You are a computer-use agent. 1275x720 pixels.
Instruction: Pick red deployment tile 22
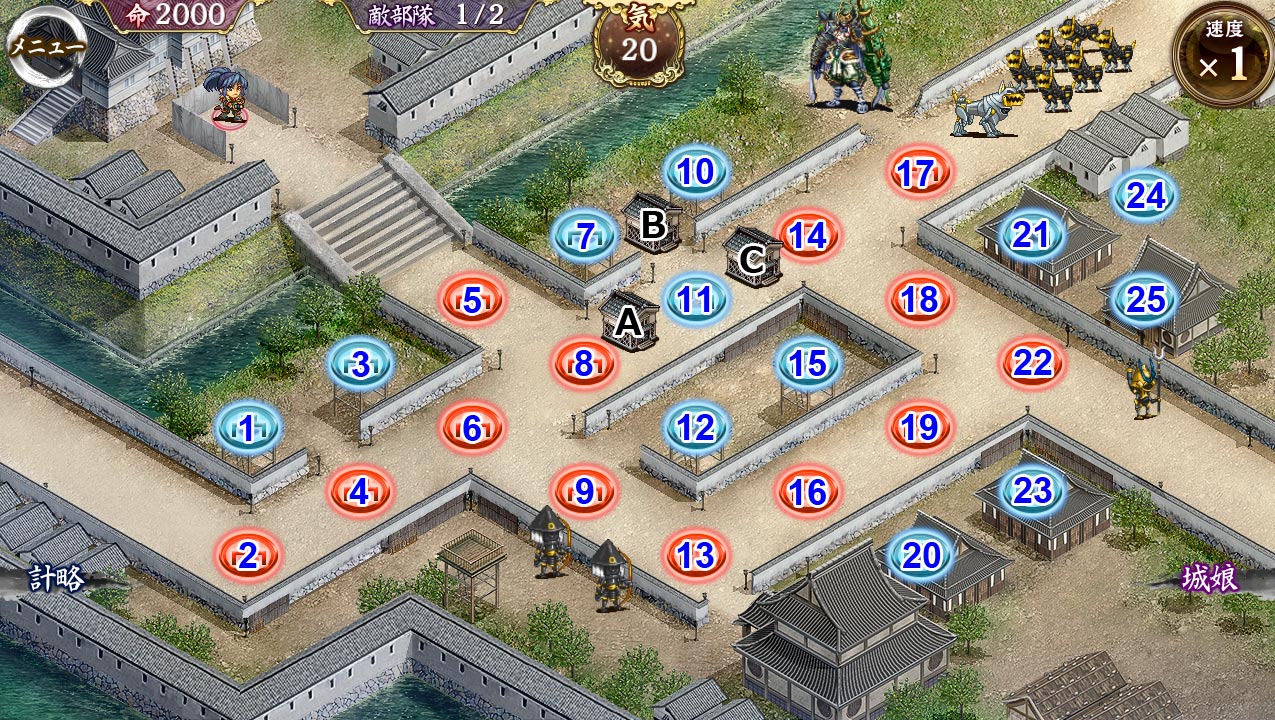tap(1032, 364)
